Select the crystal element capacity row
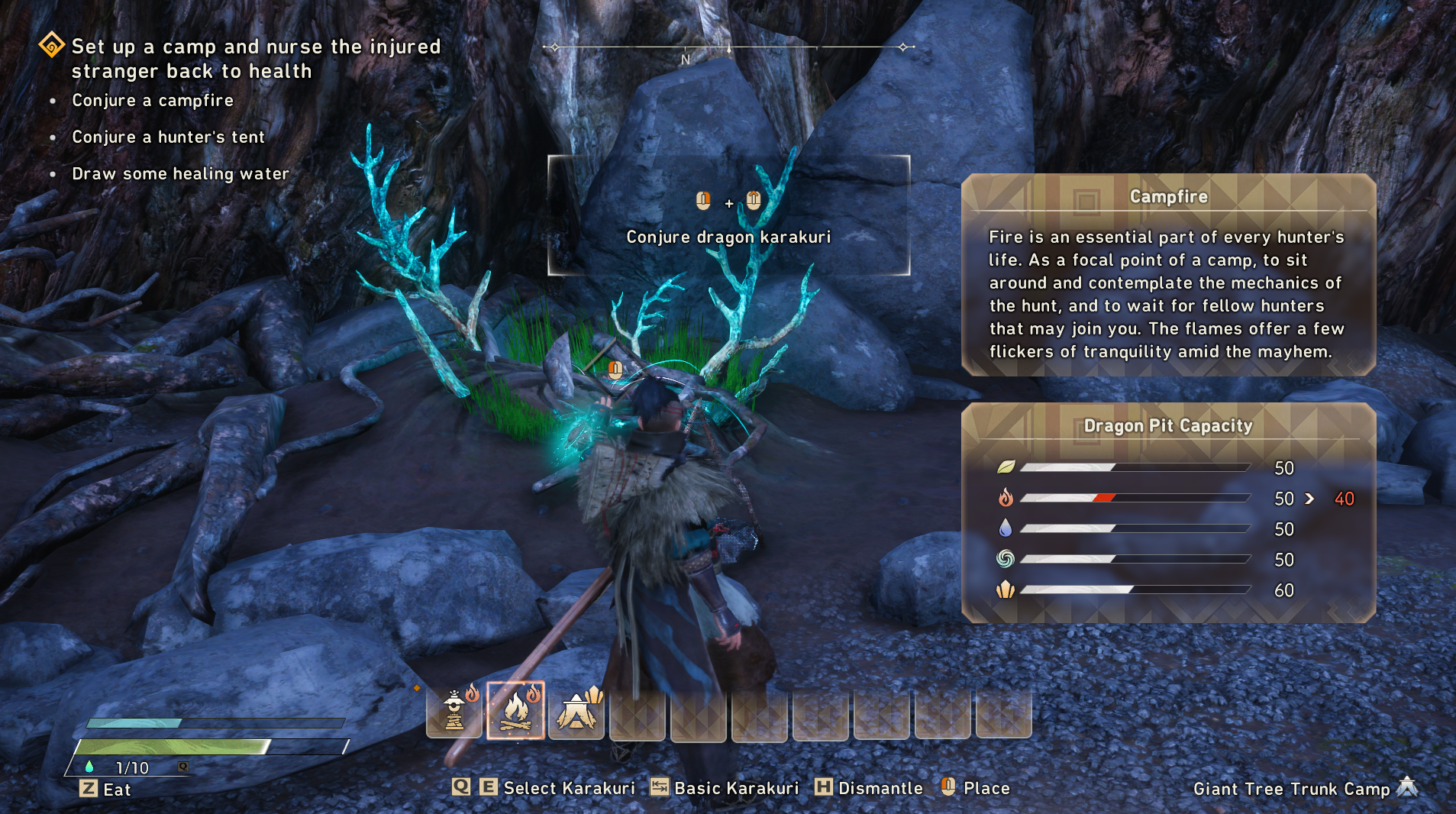The image size is (1456, 814). (x=1167, y=590)
